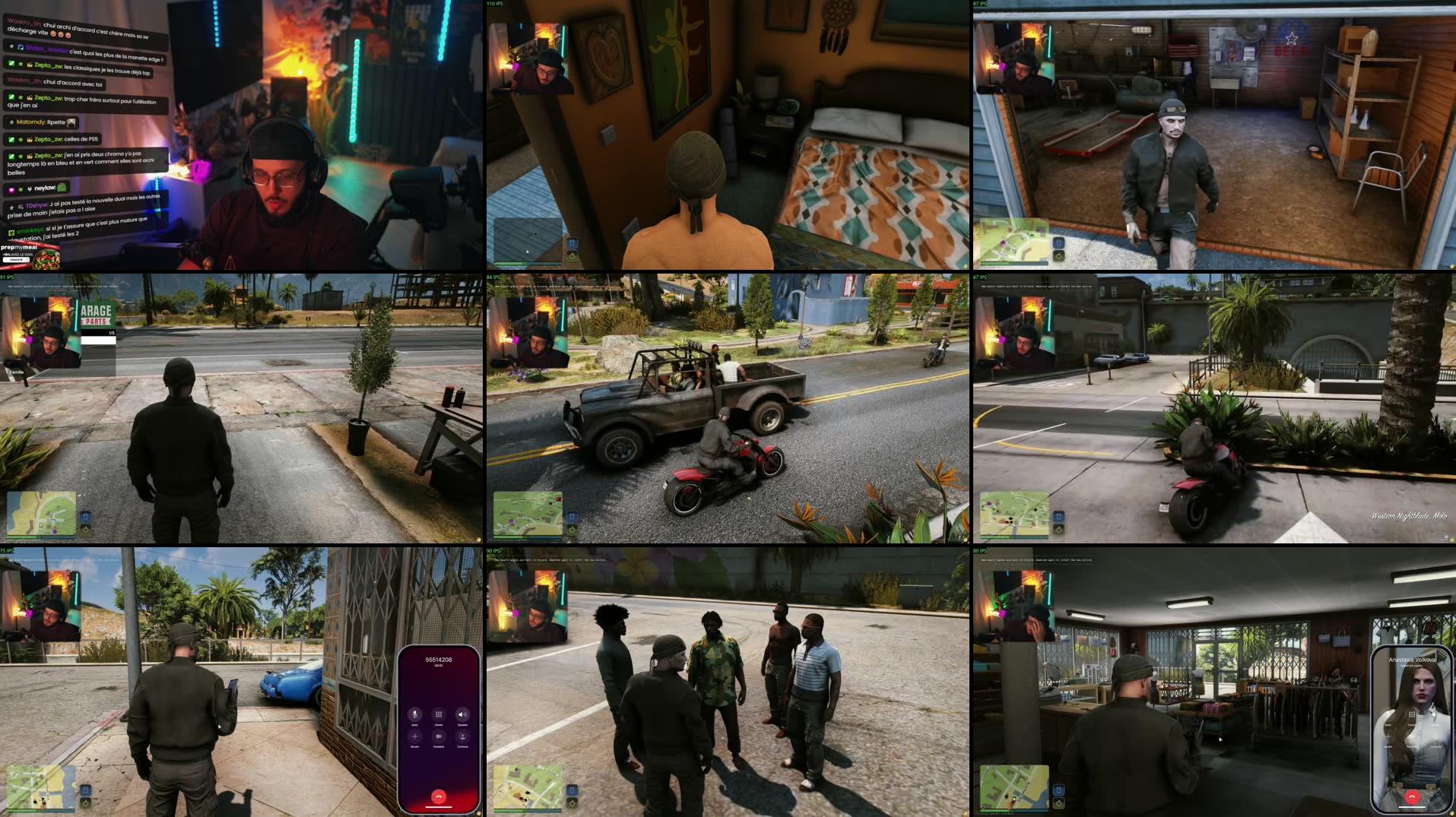This screenshot has height=817, width=1456.
Task: Click the username Waskro_sh in chat
Action: 24,21
